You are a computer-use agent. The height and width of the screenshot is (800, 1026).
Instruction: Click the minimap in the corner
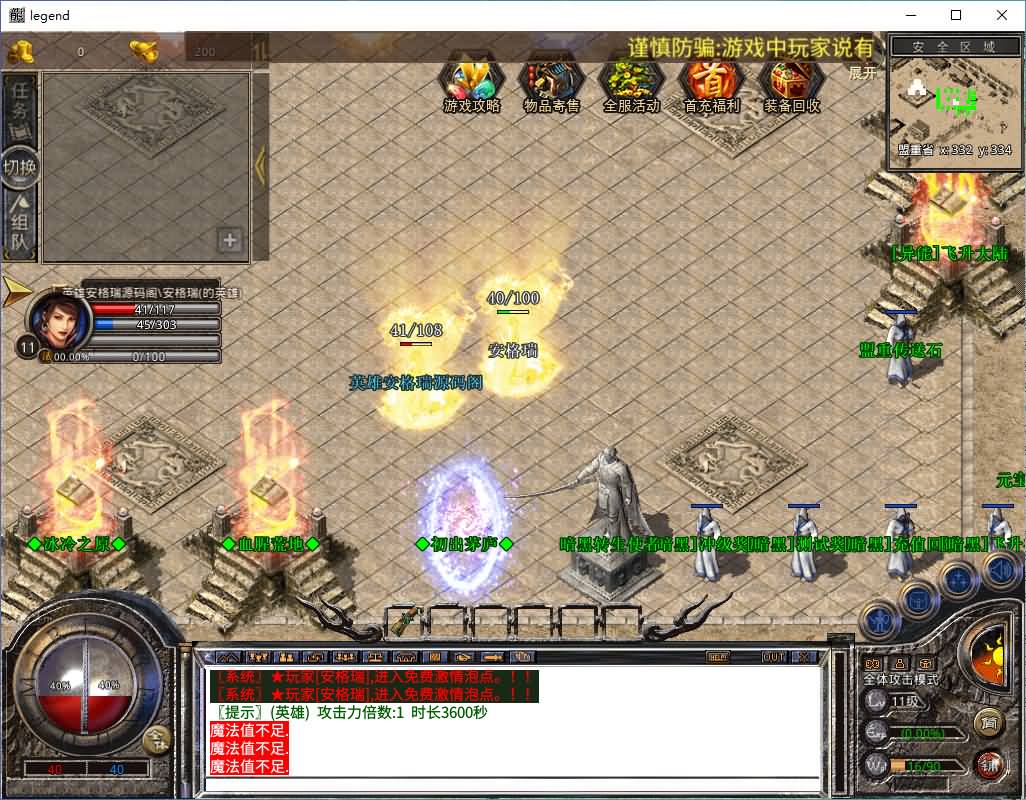click(x=949, y=100)
